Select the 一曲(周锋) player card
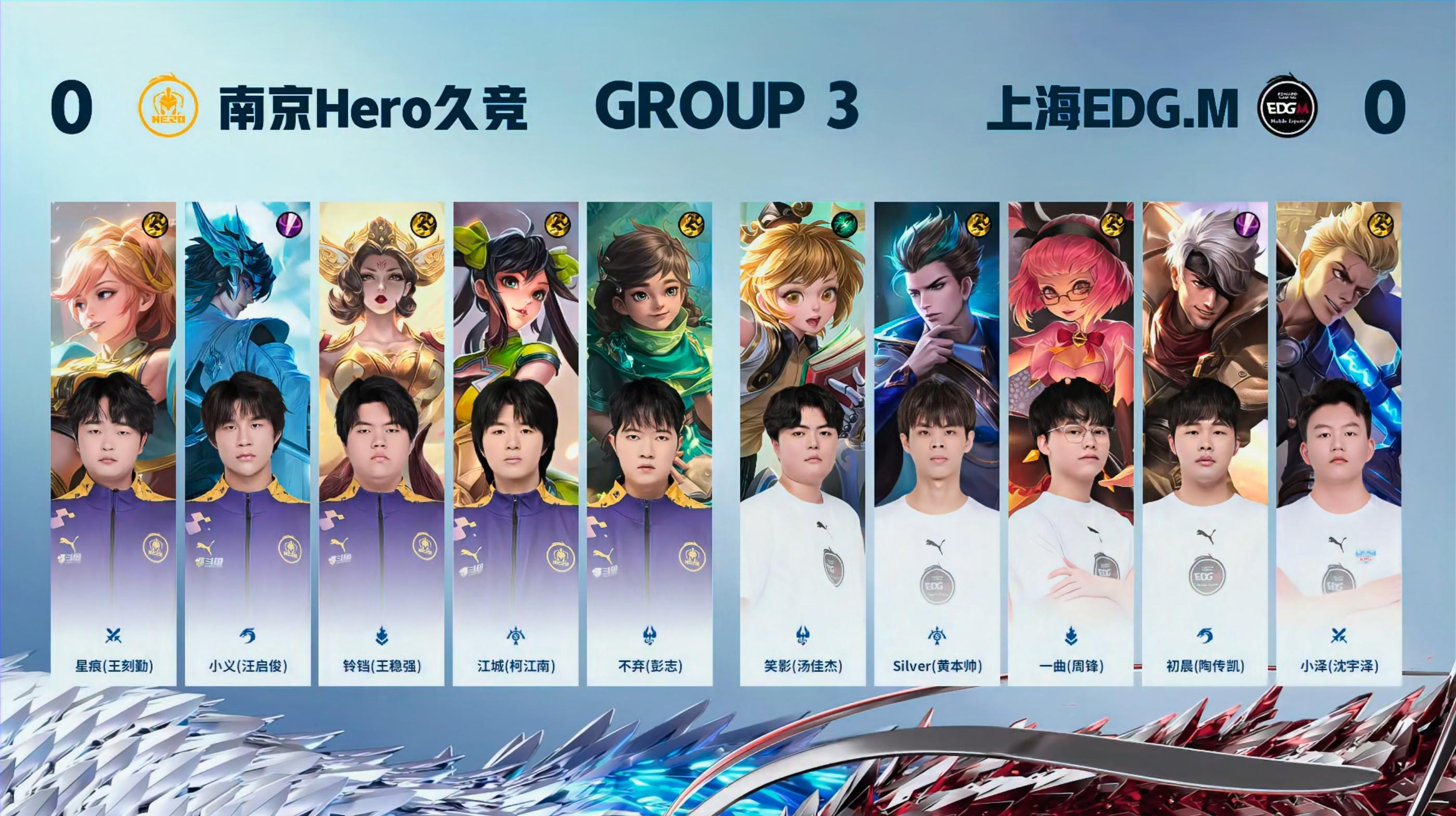This screenshot has width=1456, height=816. pos(1071,443)
